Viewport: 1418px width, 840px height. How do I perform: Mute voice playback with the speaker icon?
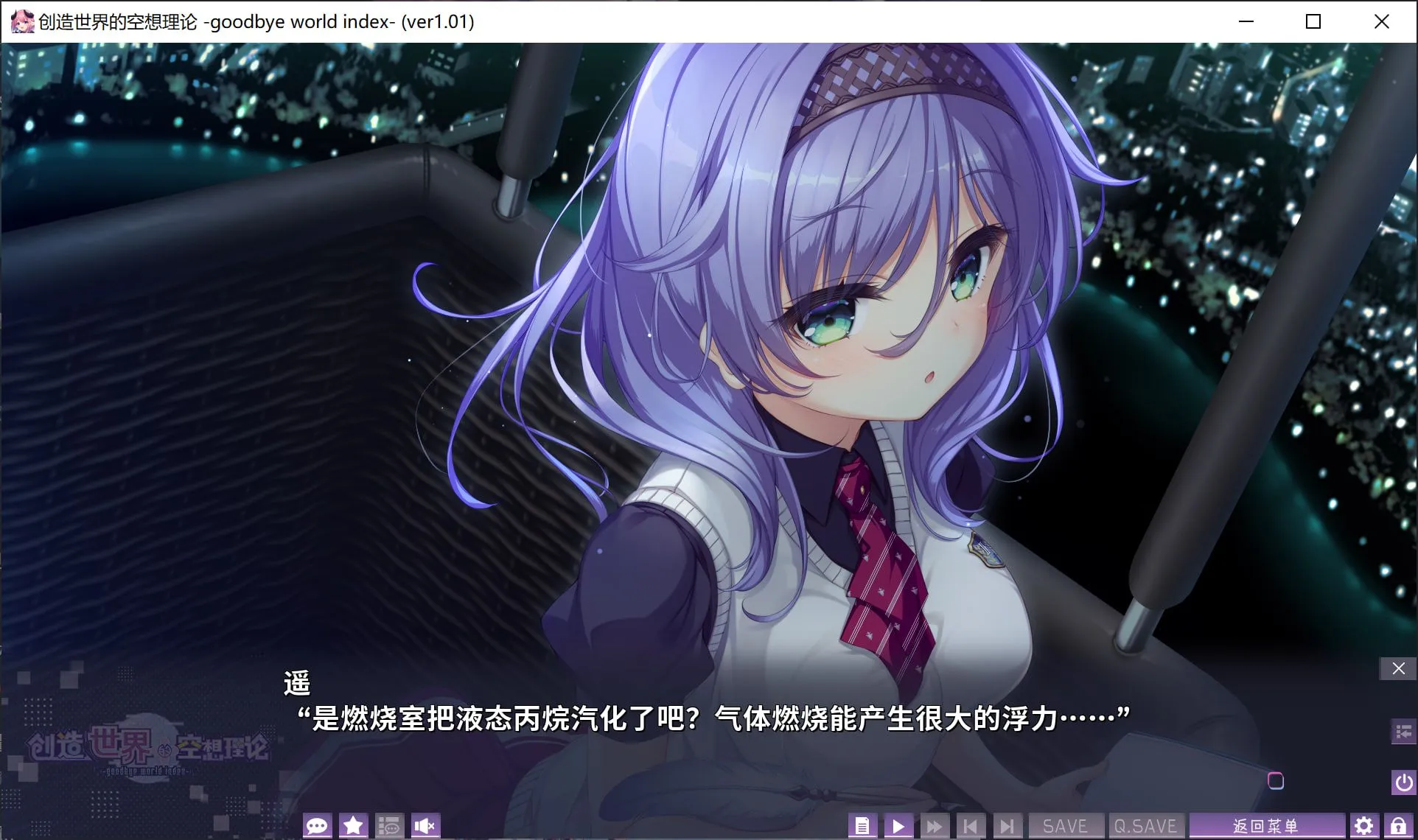[425, 825]
